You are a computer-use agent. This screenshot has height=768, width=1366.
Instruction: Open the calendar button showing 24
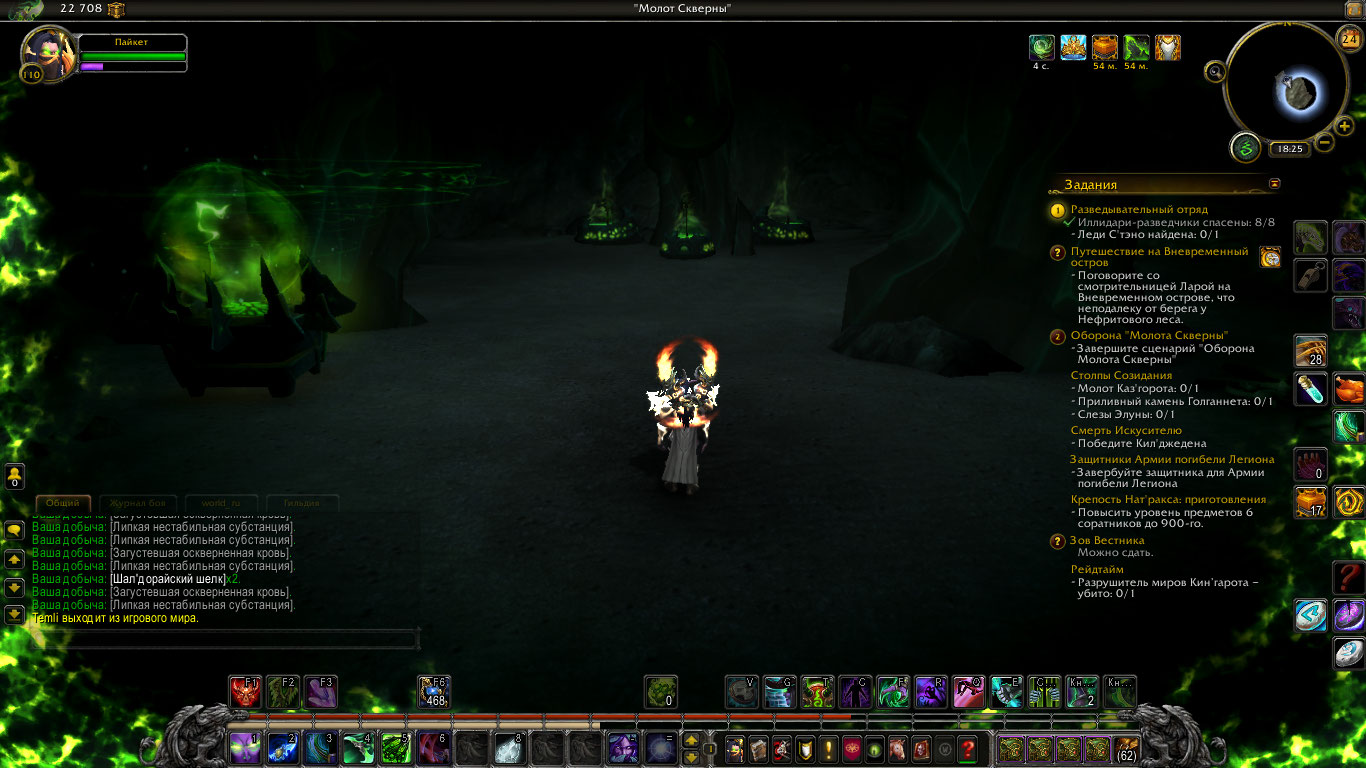coord(1349,39)
